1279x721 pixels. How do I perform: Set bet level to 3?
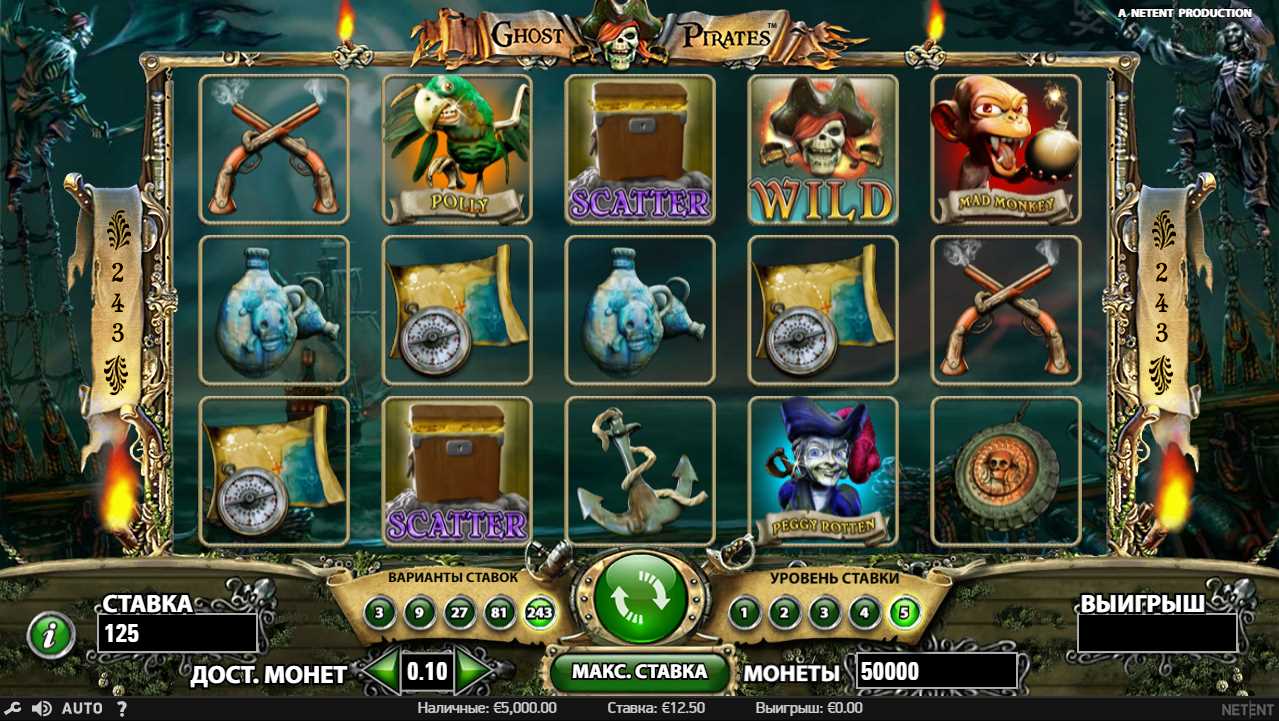823,611
